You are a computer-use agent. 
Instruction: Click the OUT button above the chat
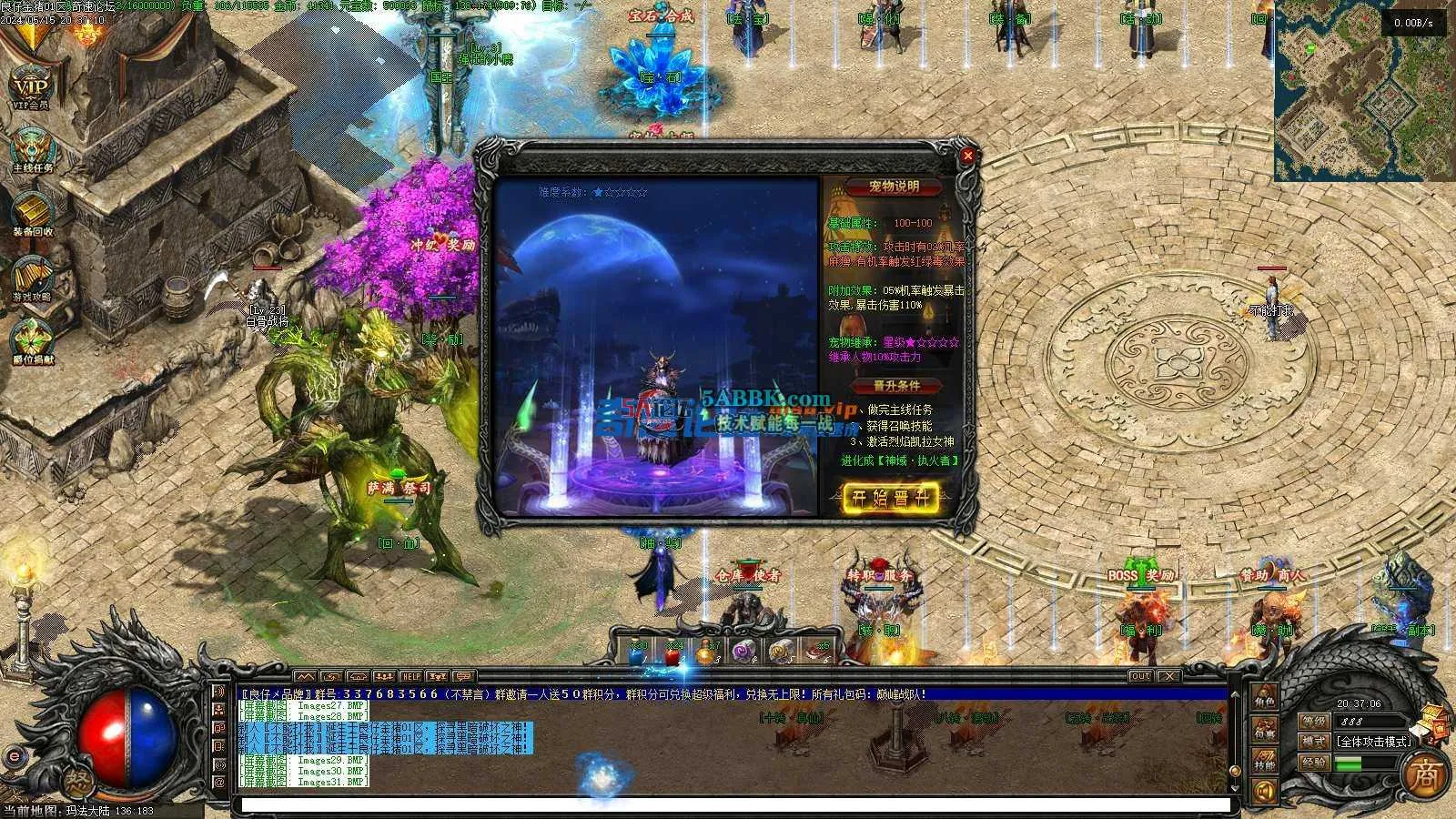[x=1140, y=676]
